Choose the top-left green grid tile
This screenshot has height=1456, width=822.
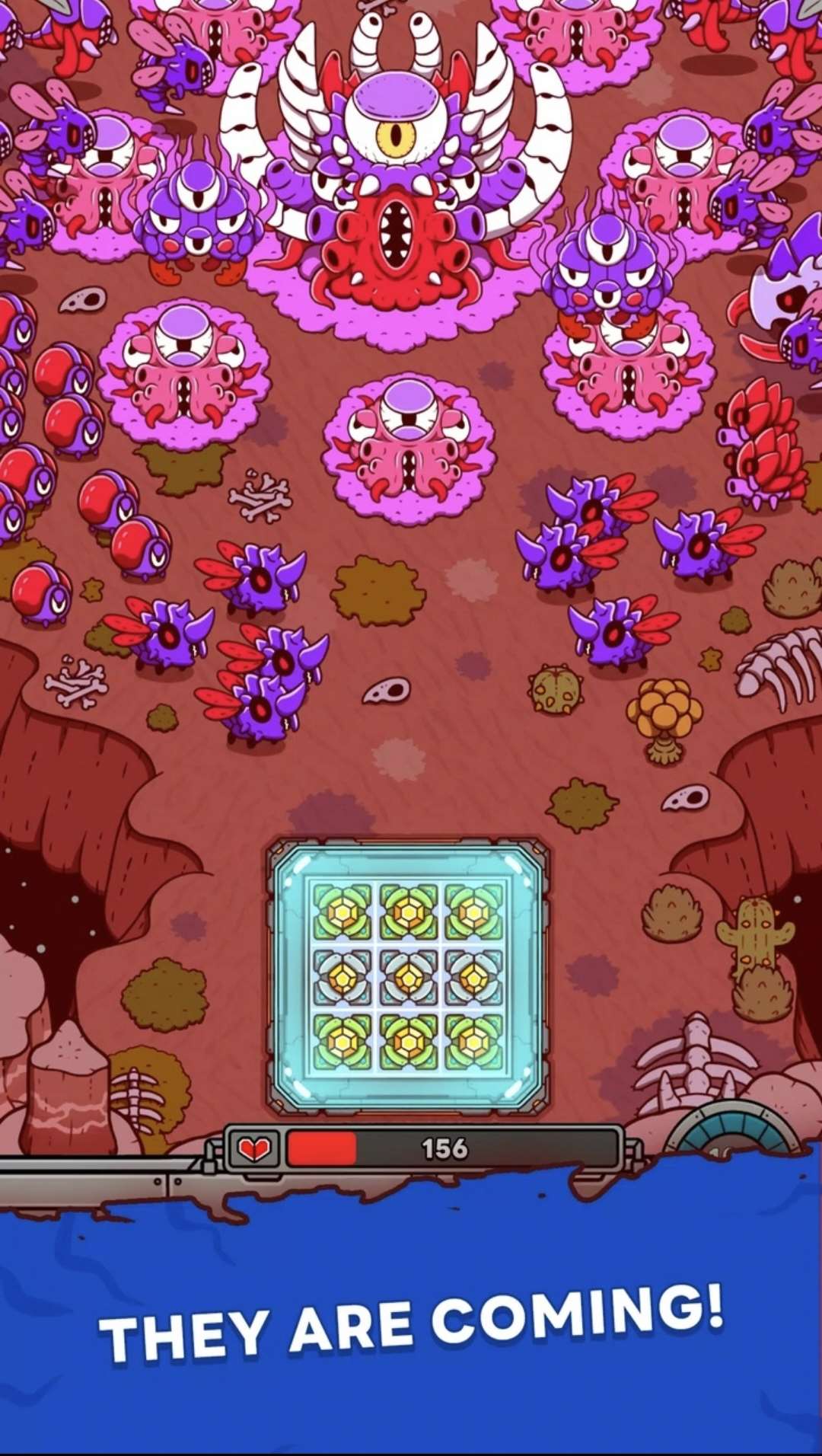pyautogui.click(x=342, y=912)
